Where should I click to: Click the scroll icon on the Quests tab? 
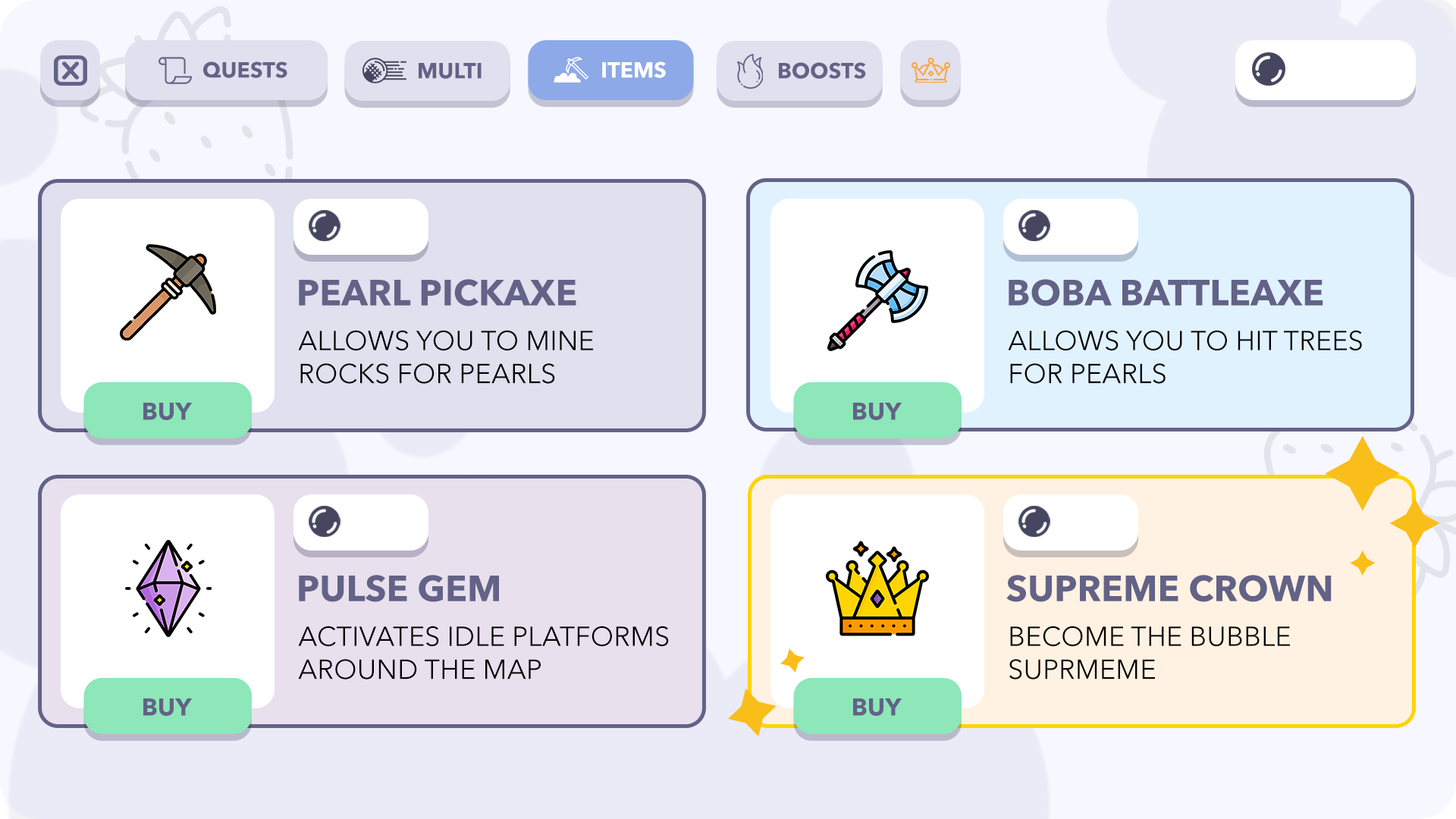point(176,71)
